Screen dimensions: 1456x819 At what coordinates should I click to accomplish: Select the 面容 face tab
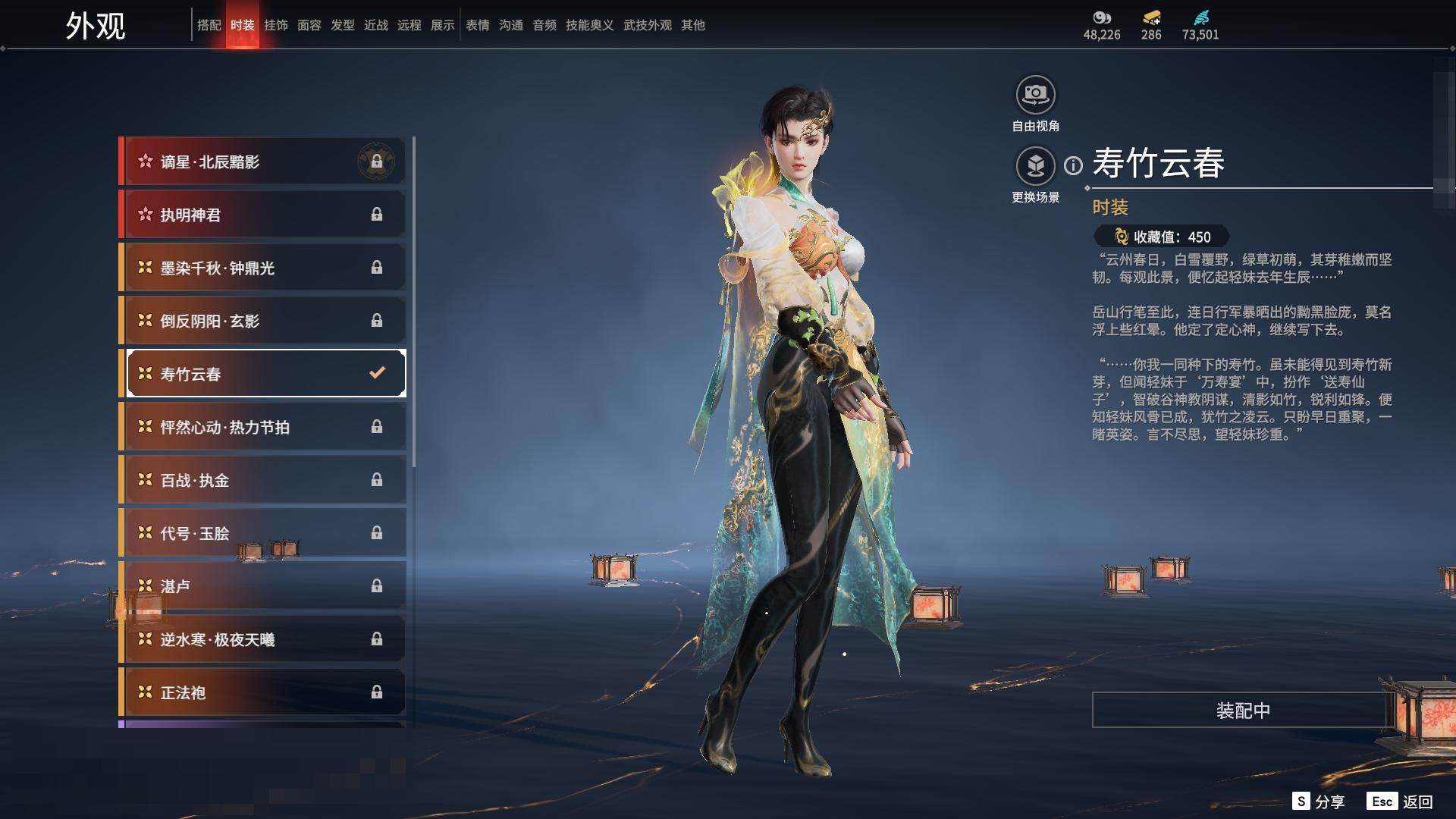click(x=309, y=25)
